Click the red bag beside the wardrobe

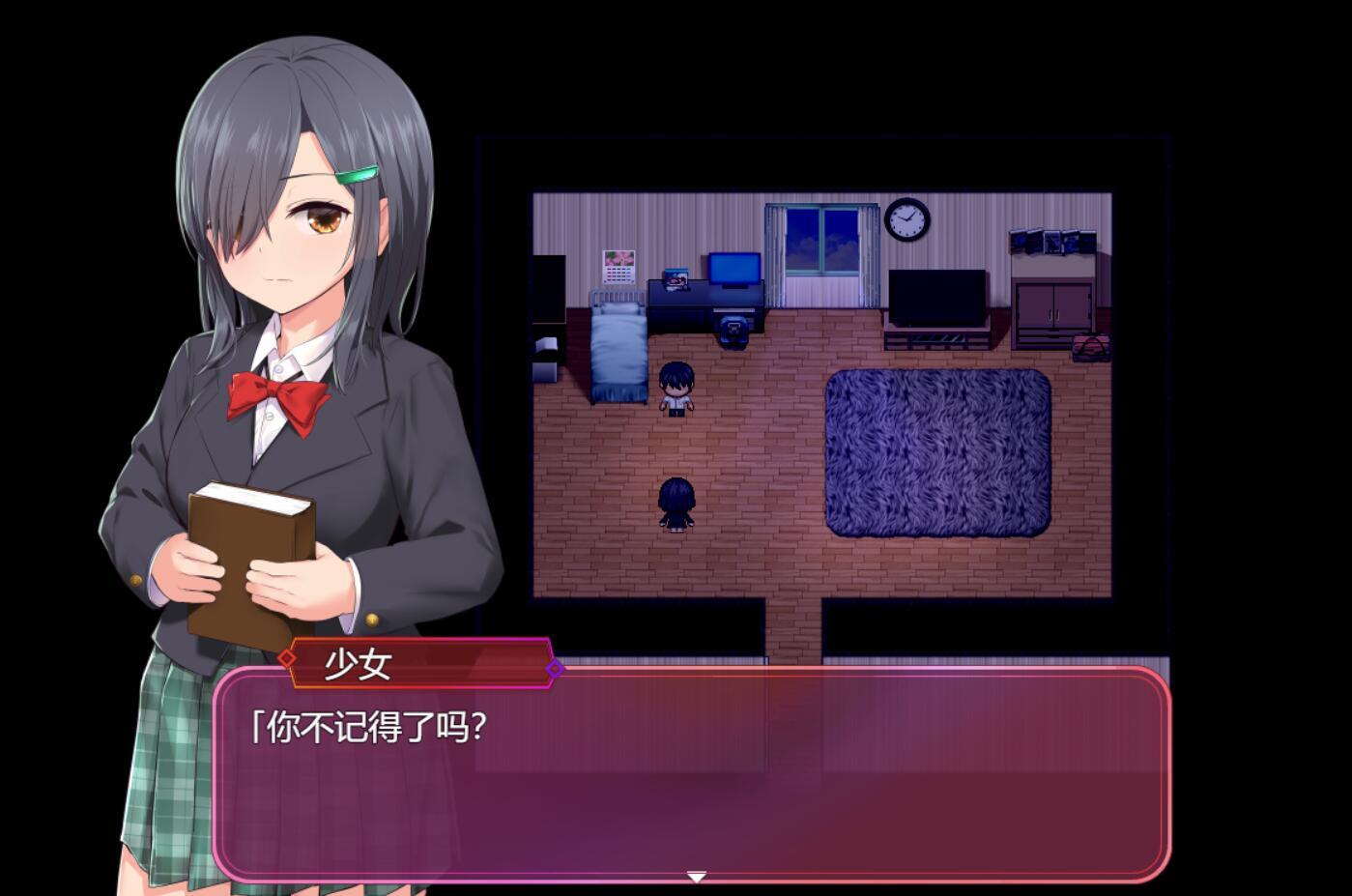click(x=1092, y=348)
